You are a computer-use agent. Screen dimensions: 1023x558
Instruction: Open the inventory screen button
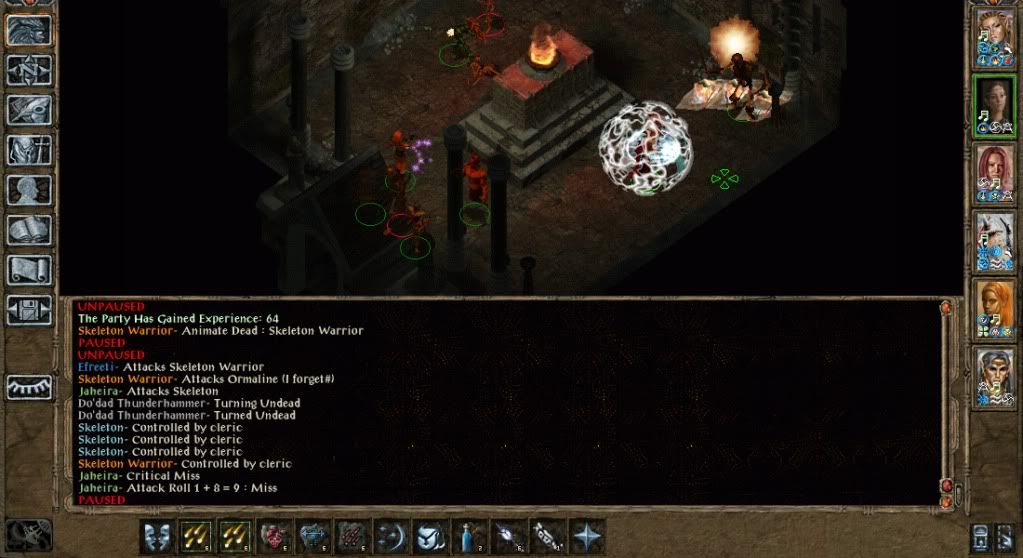click(29, 149)
